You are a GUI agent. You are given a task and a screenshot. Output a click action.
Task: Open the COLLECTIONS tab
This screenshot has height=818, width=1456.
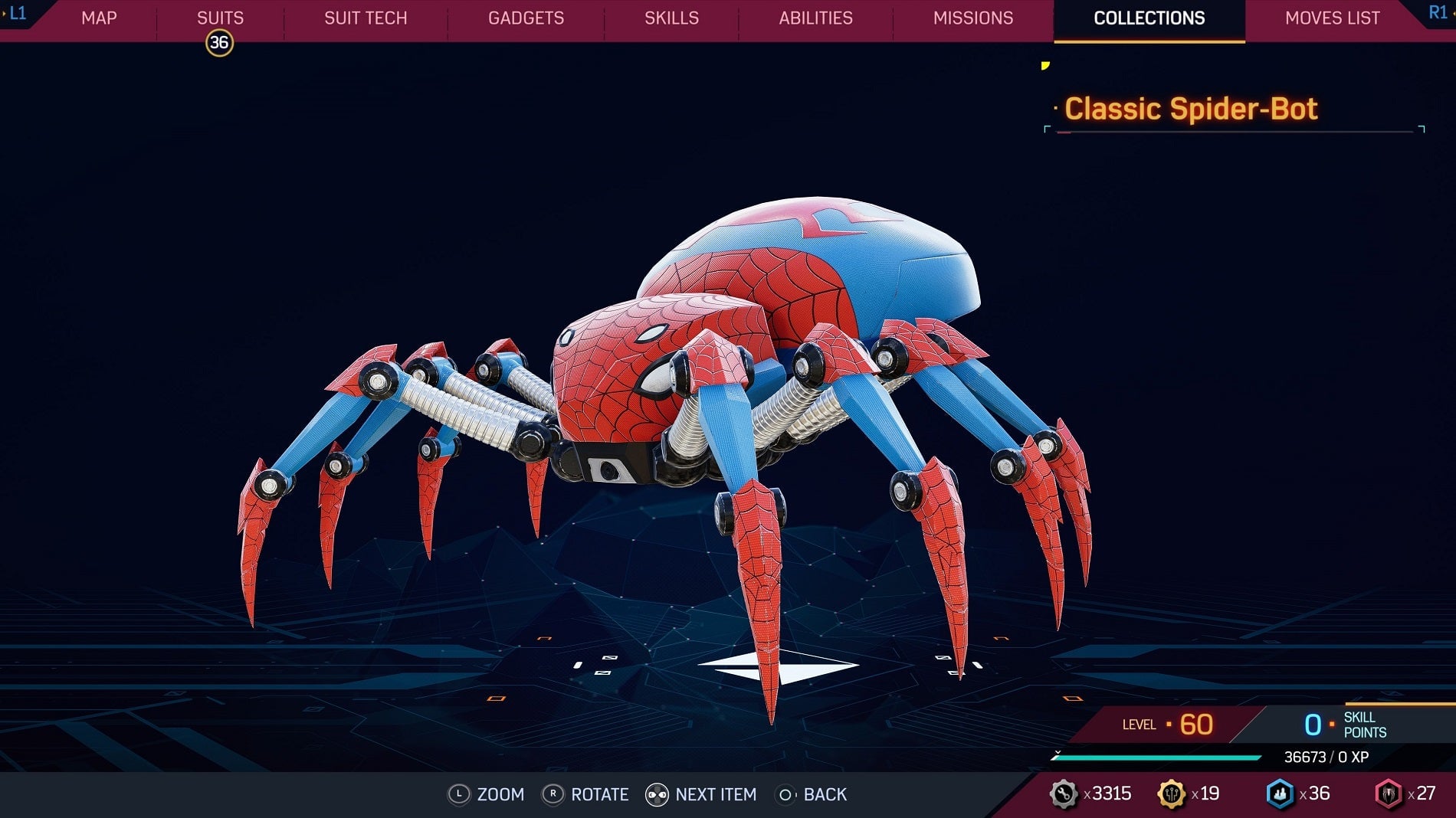pyautogui.click(x=1148, y=18)
